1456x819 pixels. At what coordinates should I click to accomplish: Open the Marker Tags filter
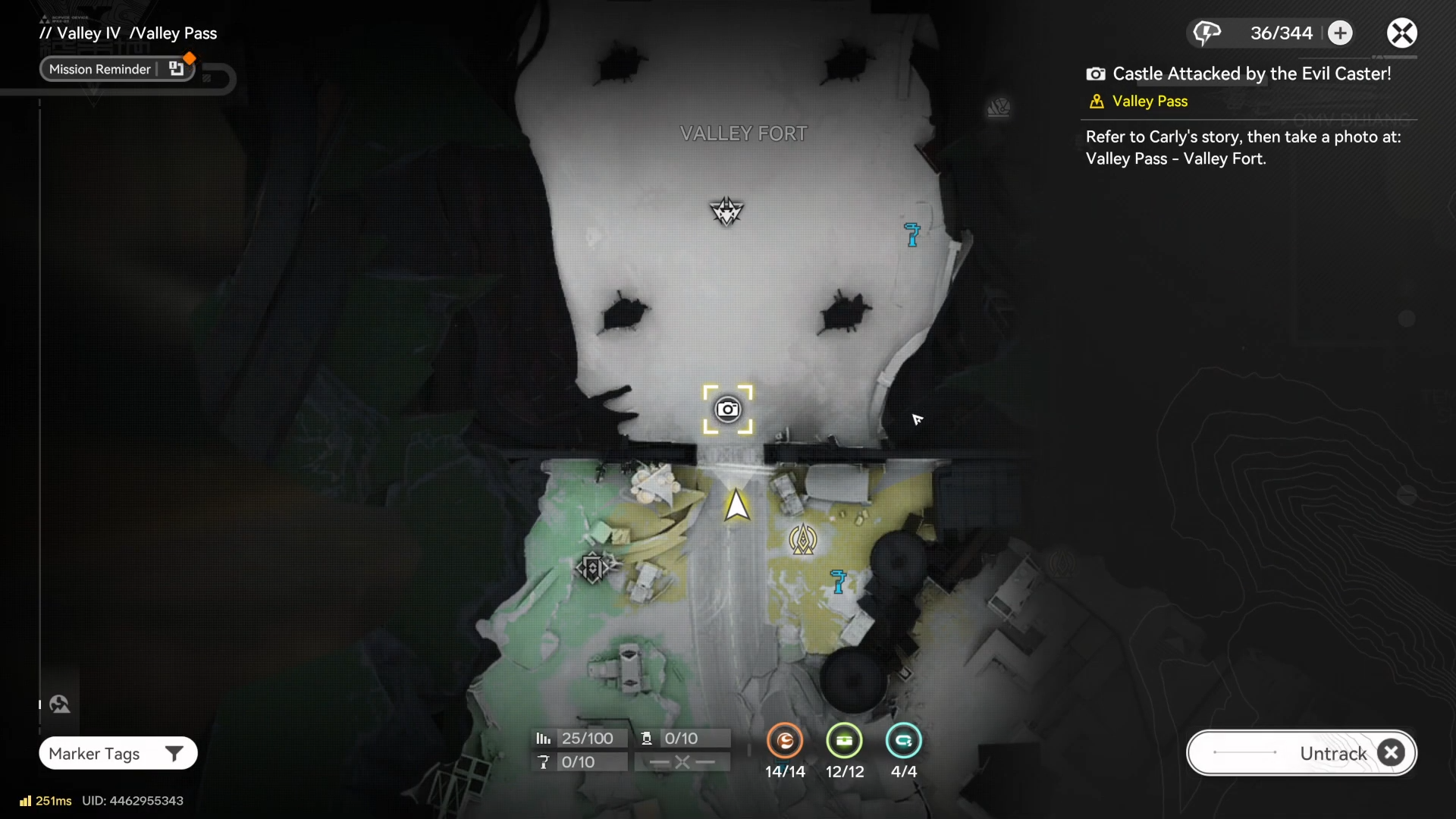click(118, 753)
